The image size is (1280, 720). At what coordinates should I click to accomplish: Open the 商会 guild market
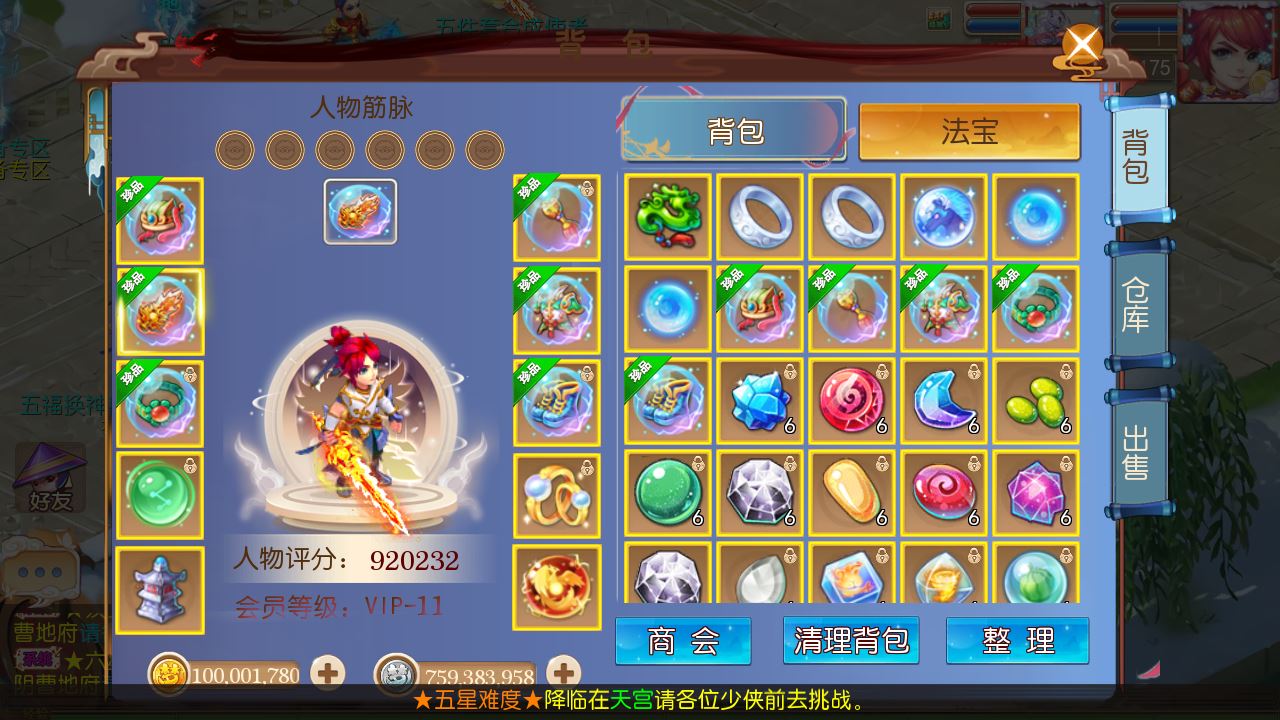(x=683, y=640)
